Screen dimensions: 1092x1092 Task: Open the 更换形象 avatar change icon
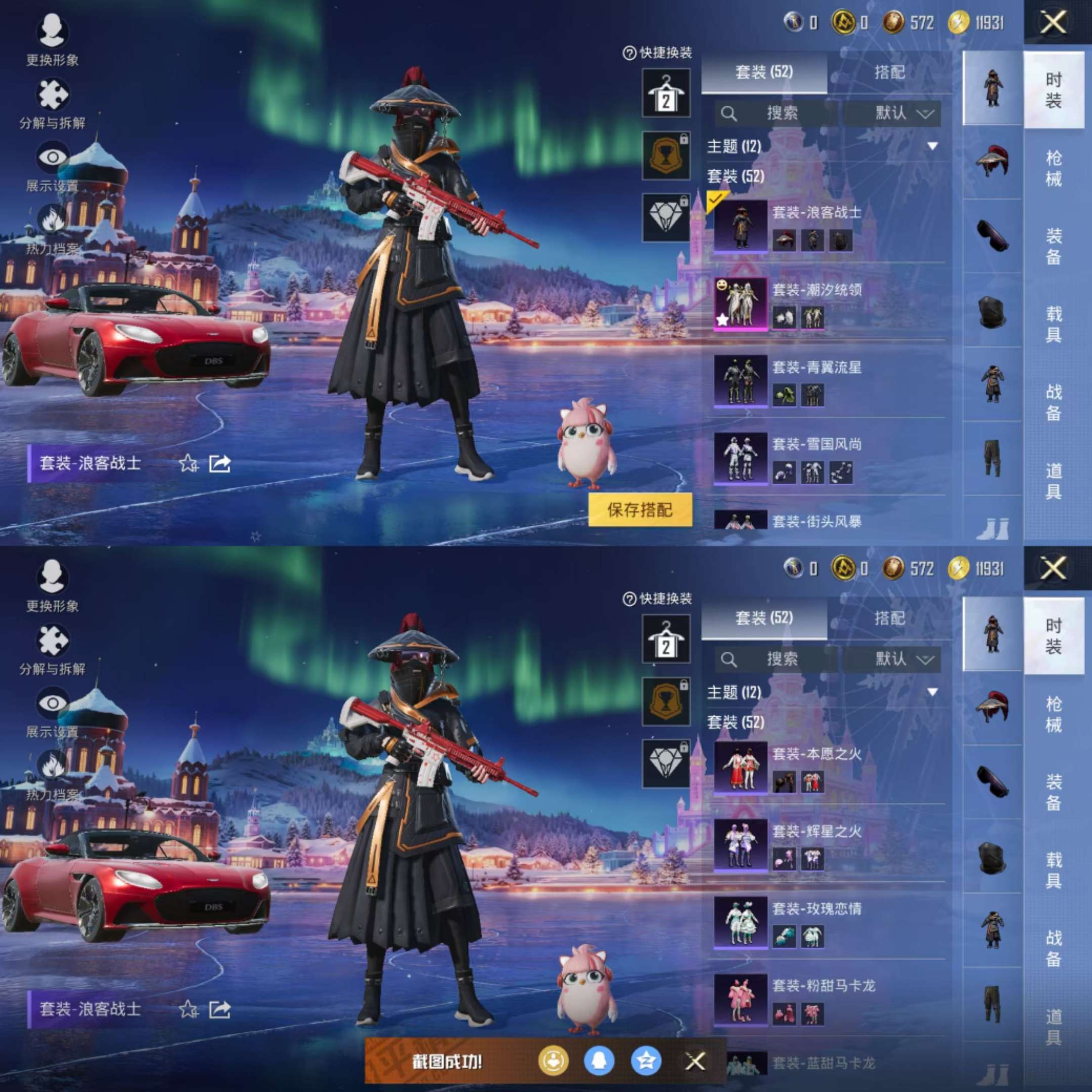(x=54, y=31)
